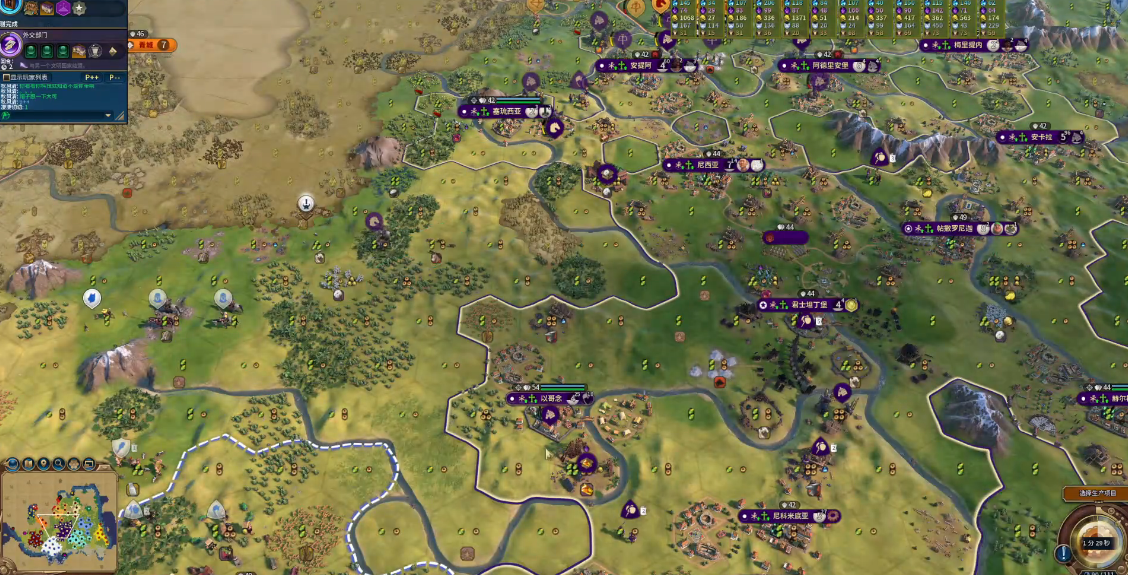Toggle the 显示玩家列表 checkbox
Screen dimensions: 1128x575
[6, 76]
